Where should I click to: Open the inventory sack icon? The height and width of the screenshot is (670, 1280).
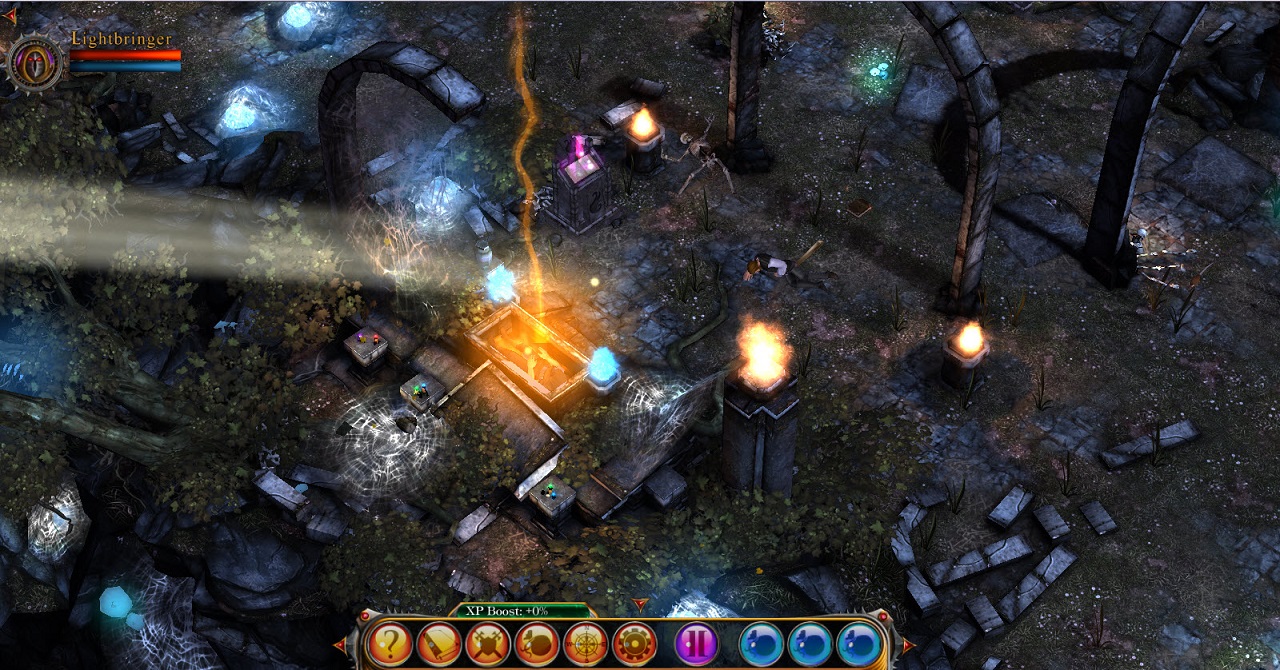point(536,643)
